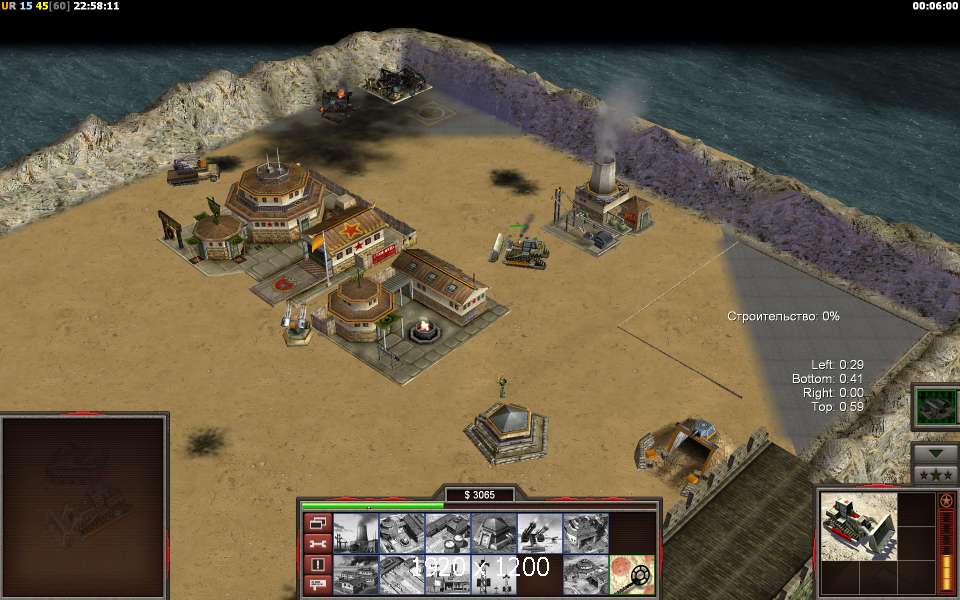
Task: Click the red overlapping windows button
Action: click(x=317, y=523)
